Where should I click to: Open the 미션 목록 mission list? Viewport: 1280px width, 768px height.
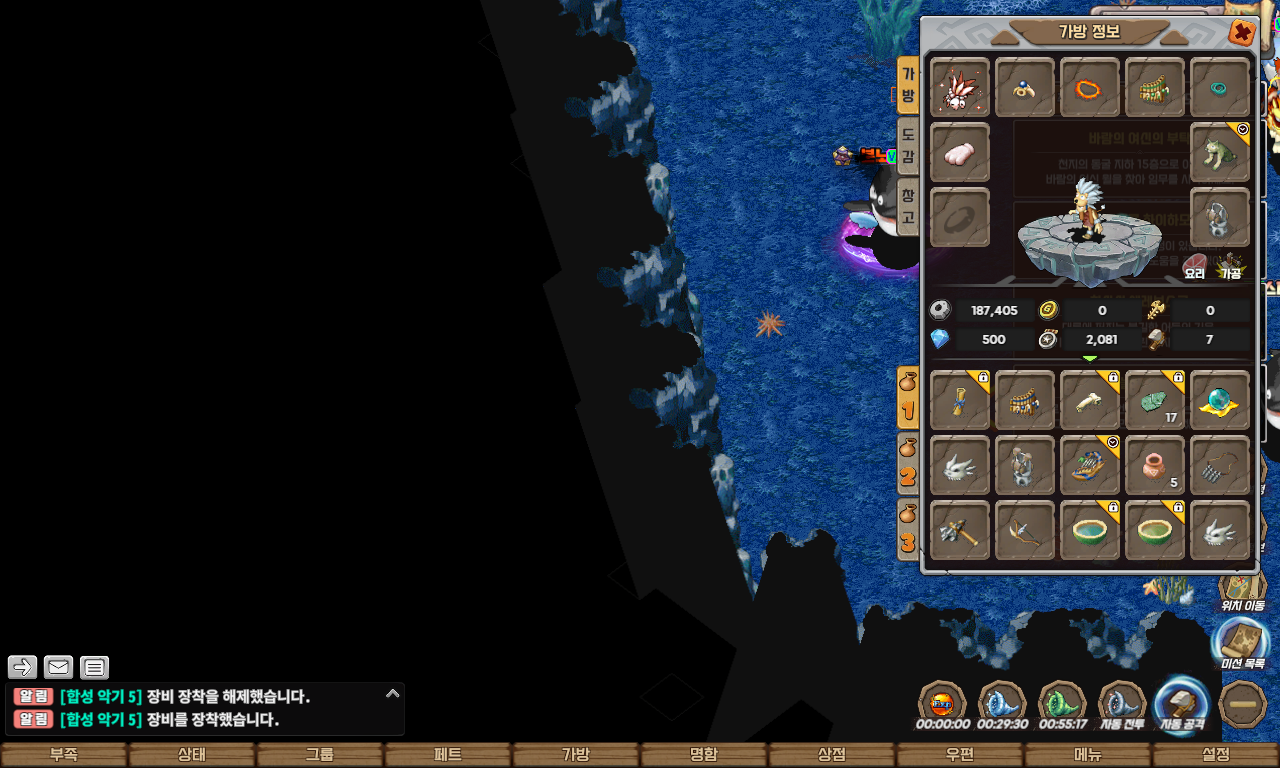pyautogui.click(x=1241, y=645)
